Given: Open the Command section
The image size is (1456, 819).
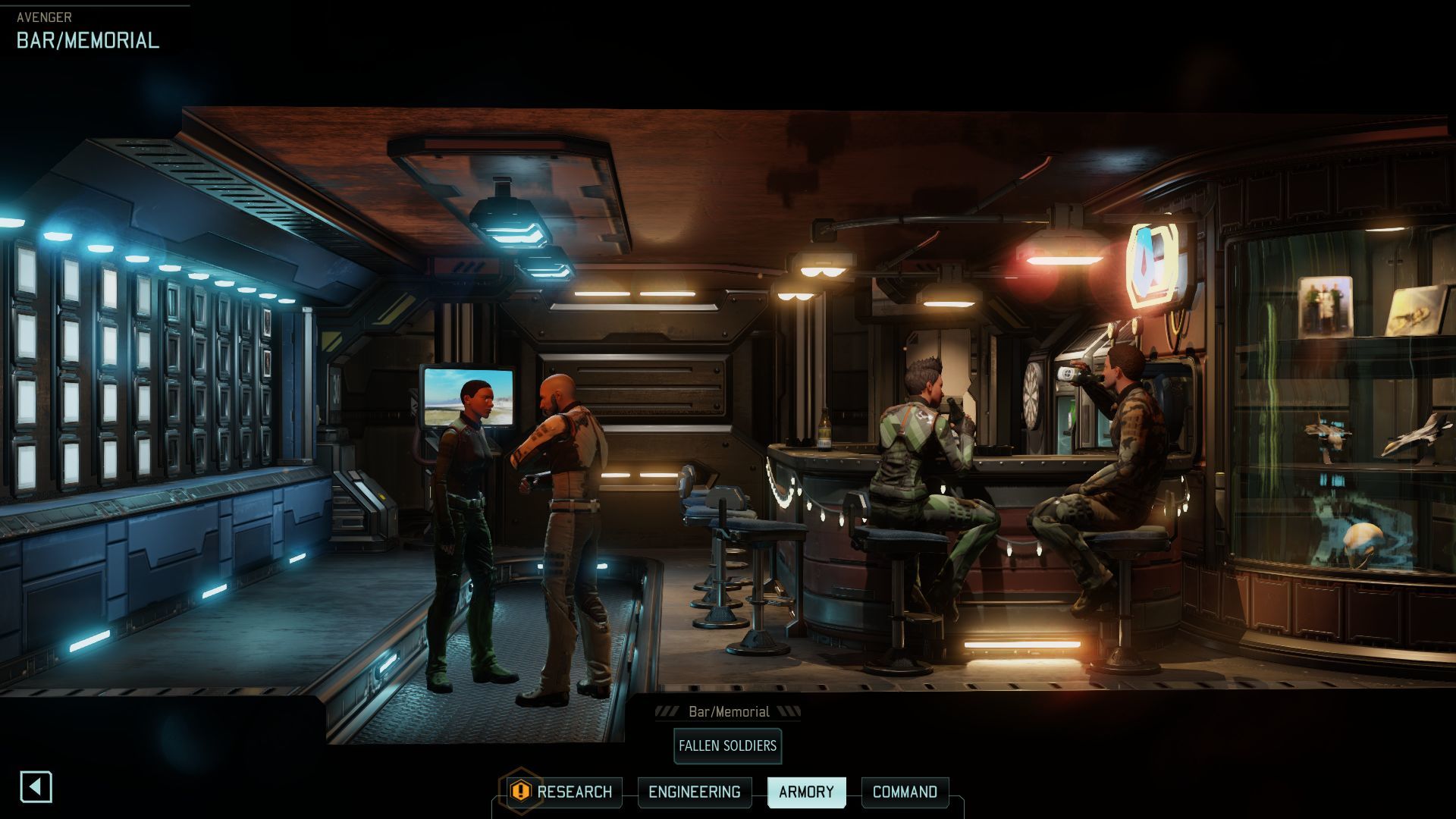Looking at the screenshot, I should [x=905, y=792].
